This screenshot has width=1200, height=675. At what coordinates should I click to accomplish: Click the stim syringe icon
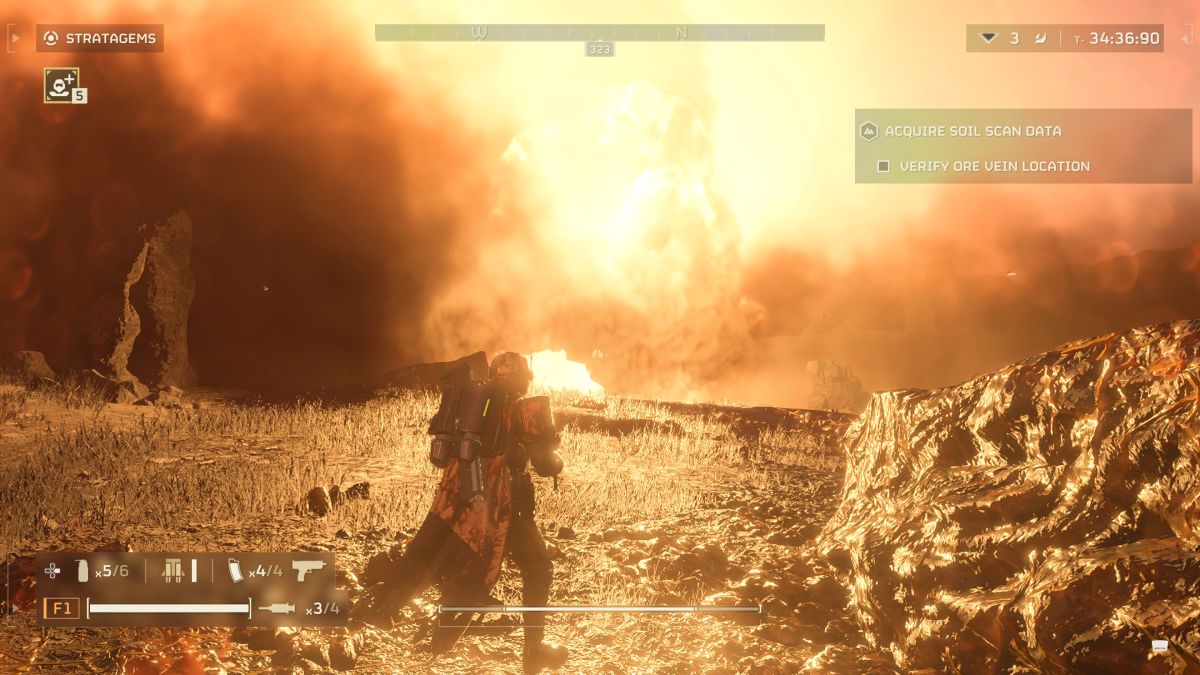point(277,608)
